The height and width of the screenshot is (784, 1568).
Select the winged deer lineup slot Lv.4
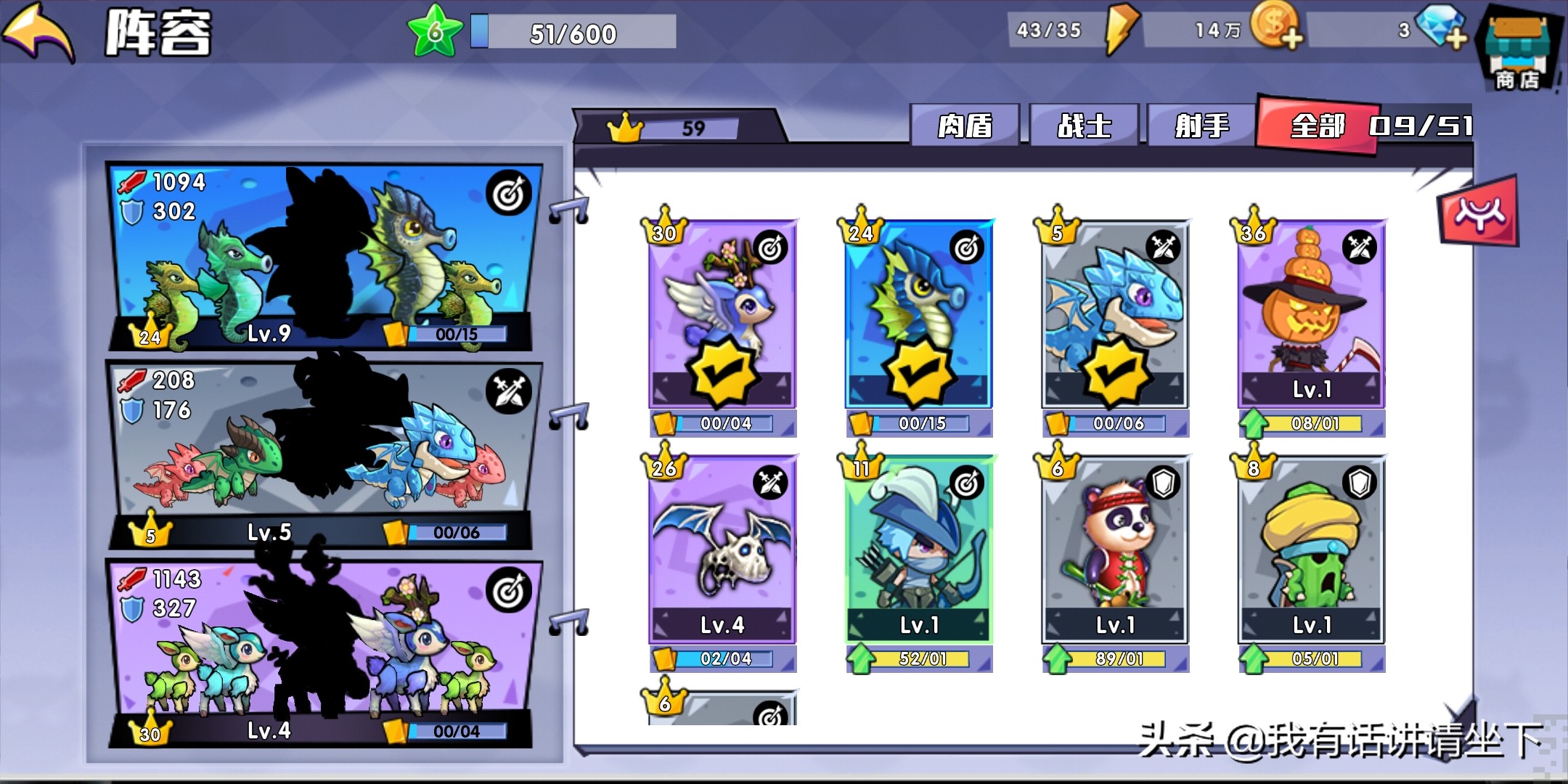[323, 653]
